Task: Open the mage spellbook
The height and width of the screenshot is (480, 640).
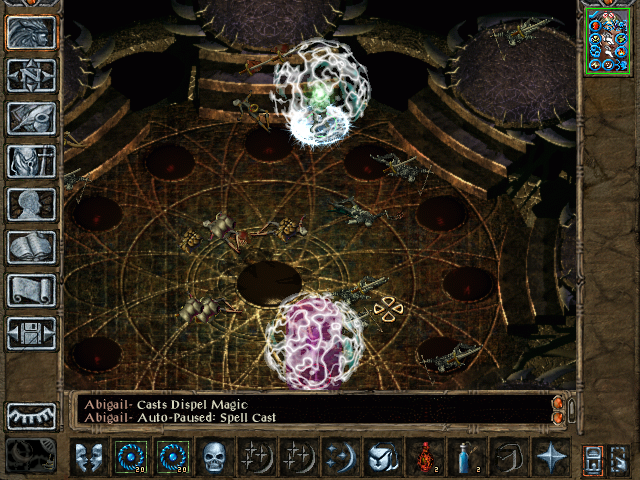Action: coord(31,247)
